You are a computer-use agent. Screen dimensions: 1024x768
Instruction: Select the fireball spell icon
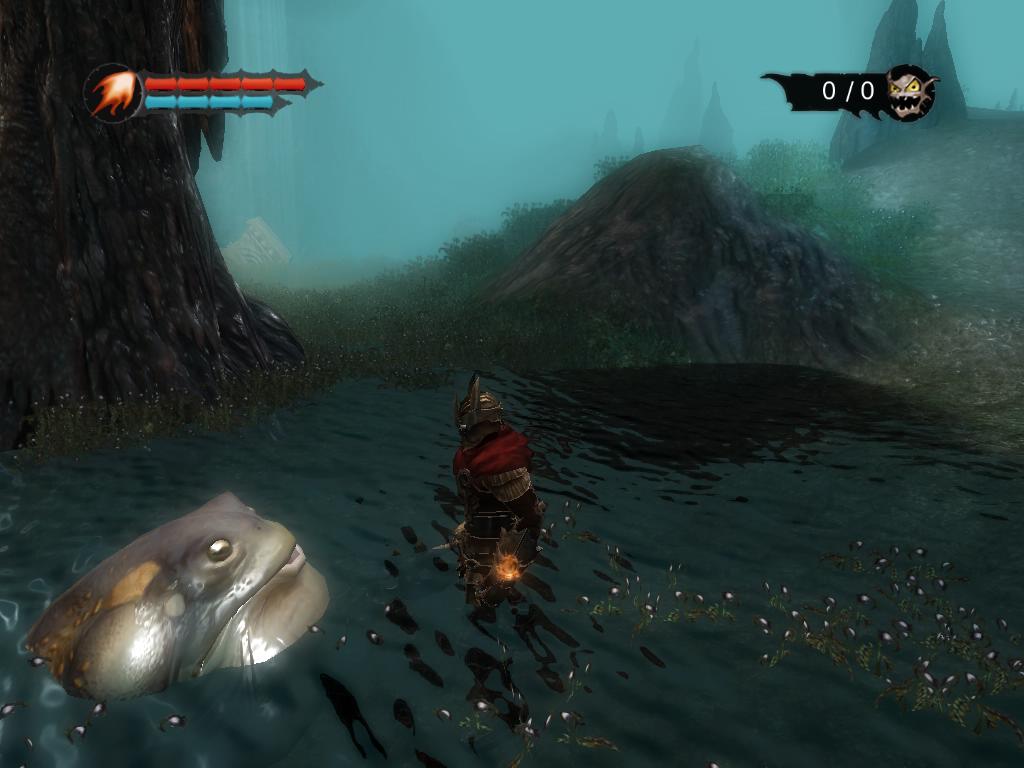[112, 93]
